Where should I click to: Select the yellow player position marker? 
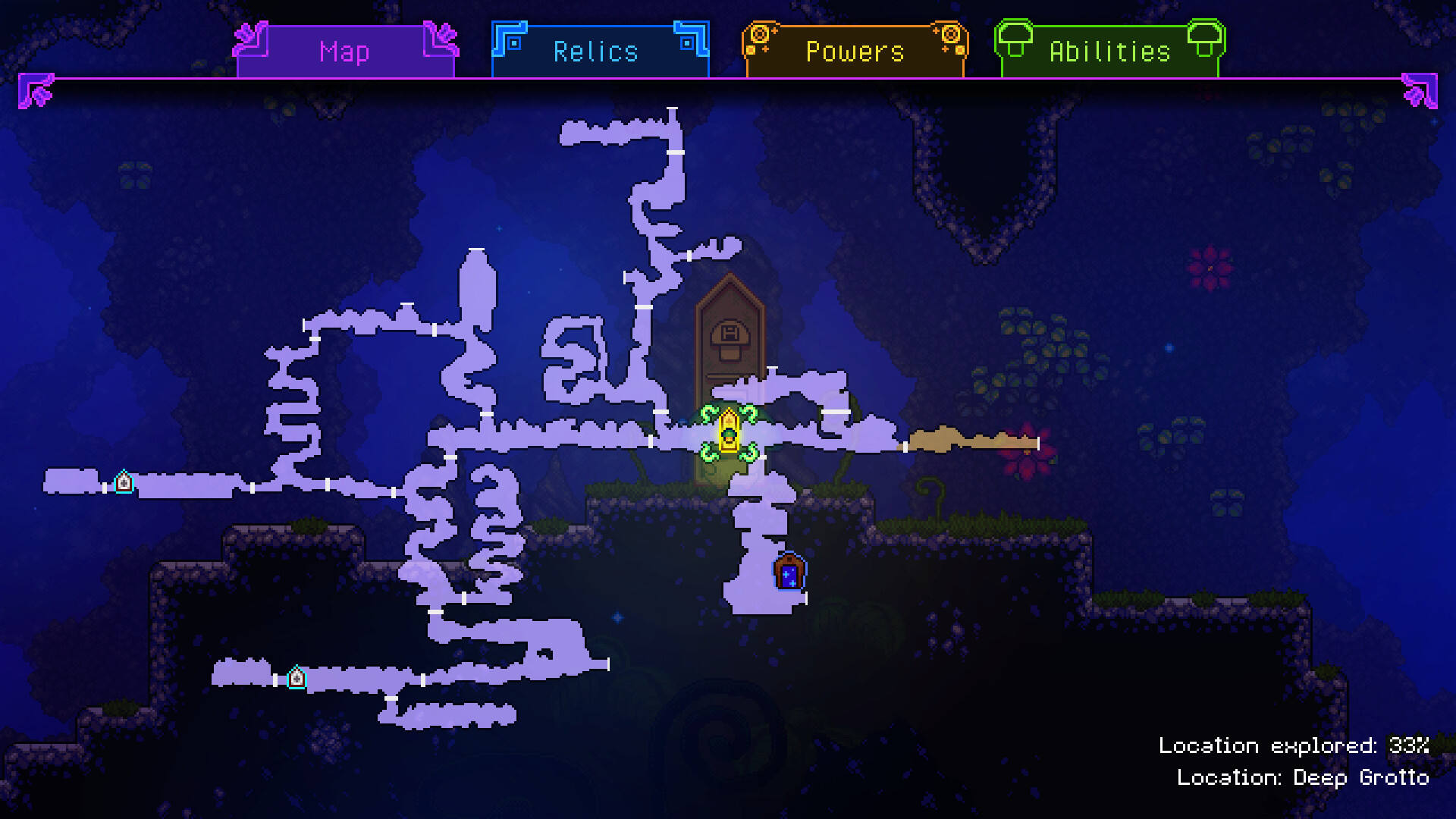point(729,432)
